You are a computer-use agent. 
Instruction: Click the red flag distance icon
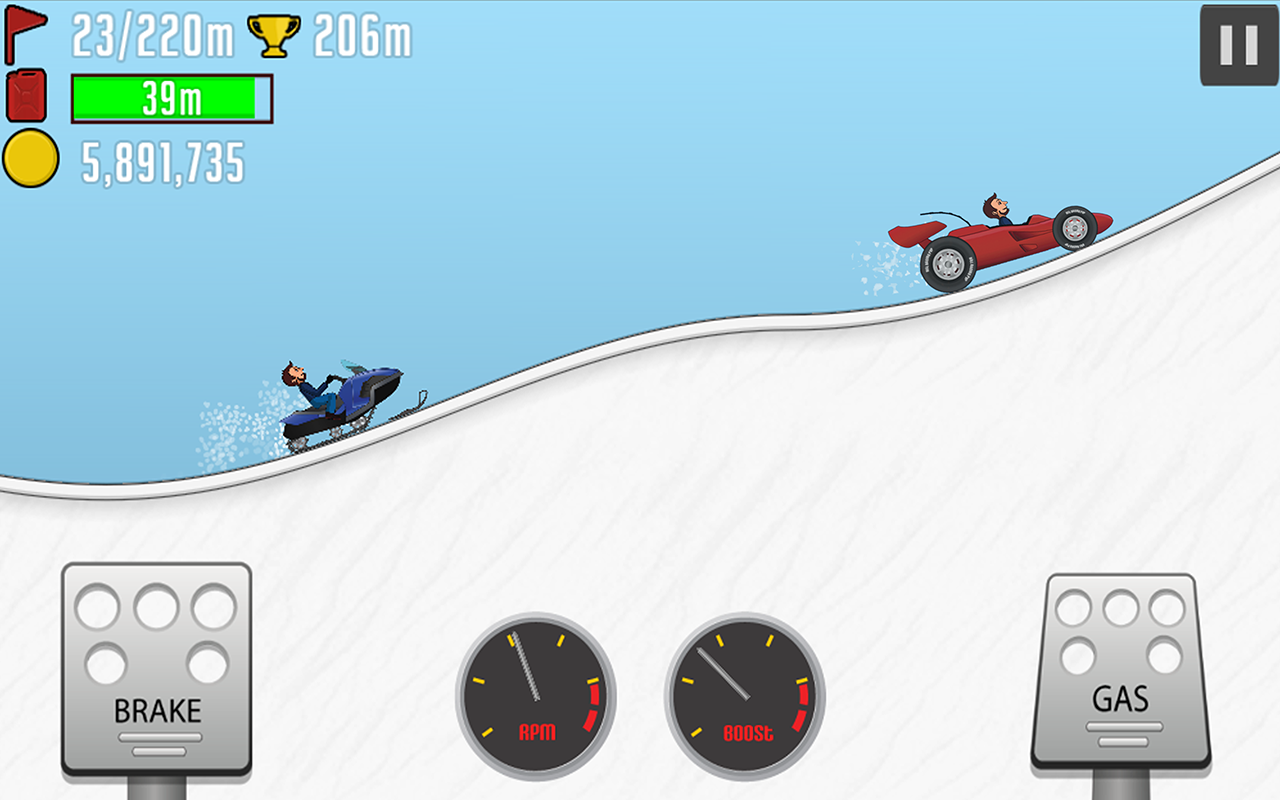[27, 32]
